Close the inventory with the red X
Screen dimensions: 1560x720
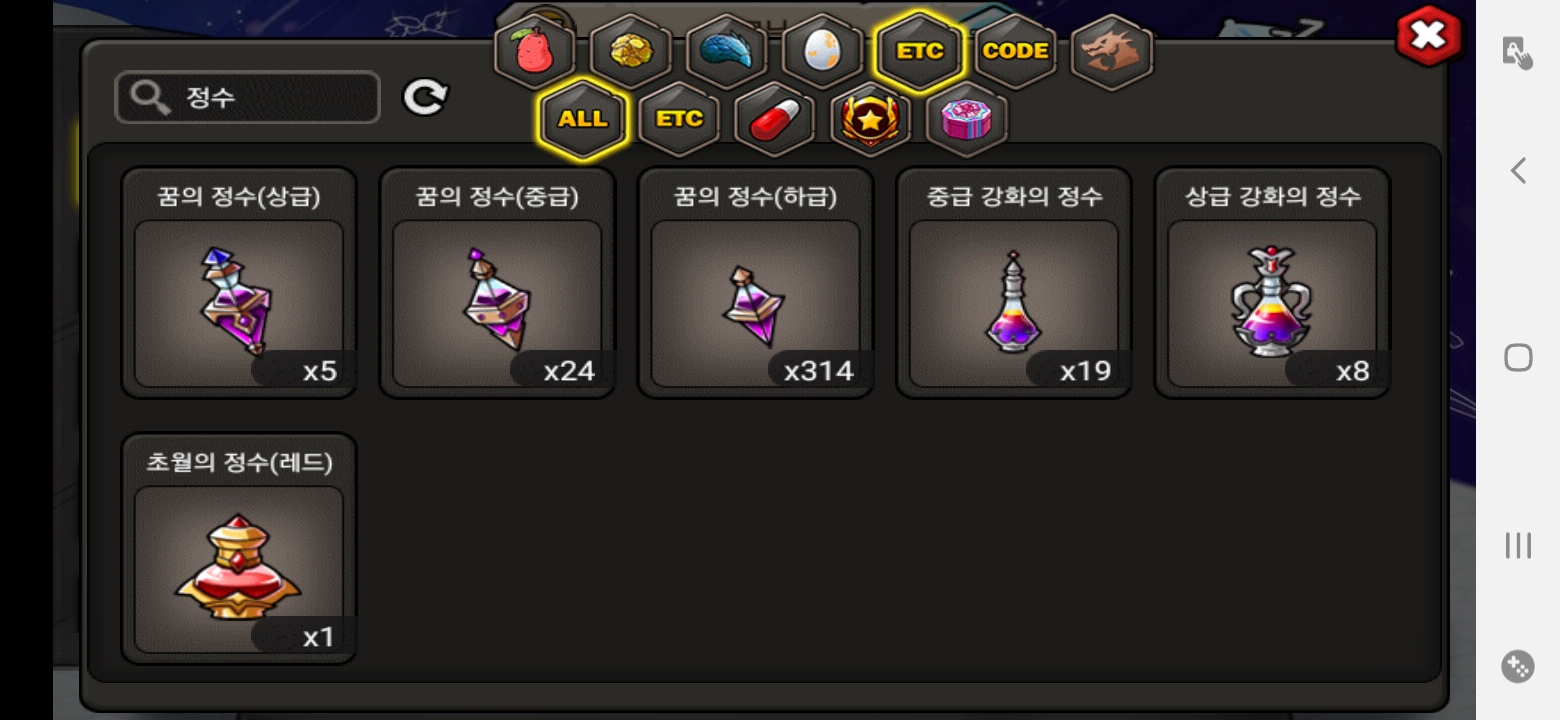(1428, 37)
